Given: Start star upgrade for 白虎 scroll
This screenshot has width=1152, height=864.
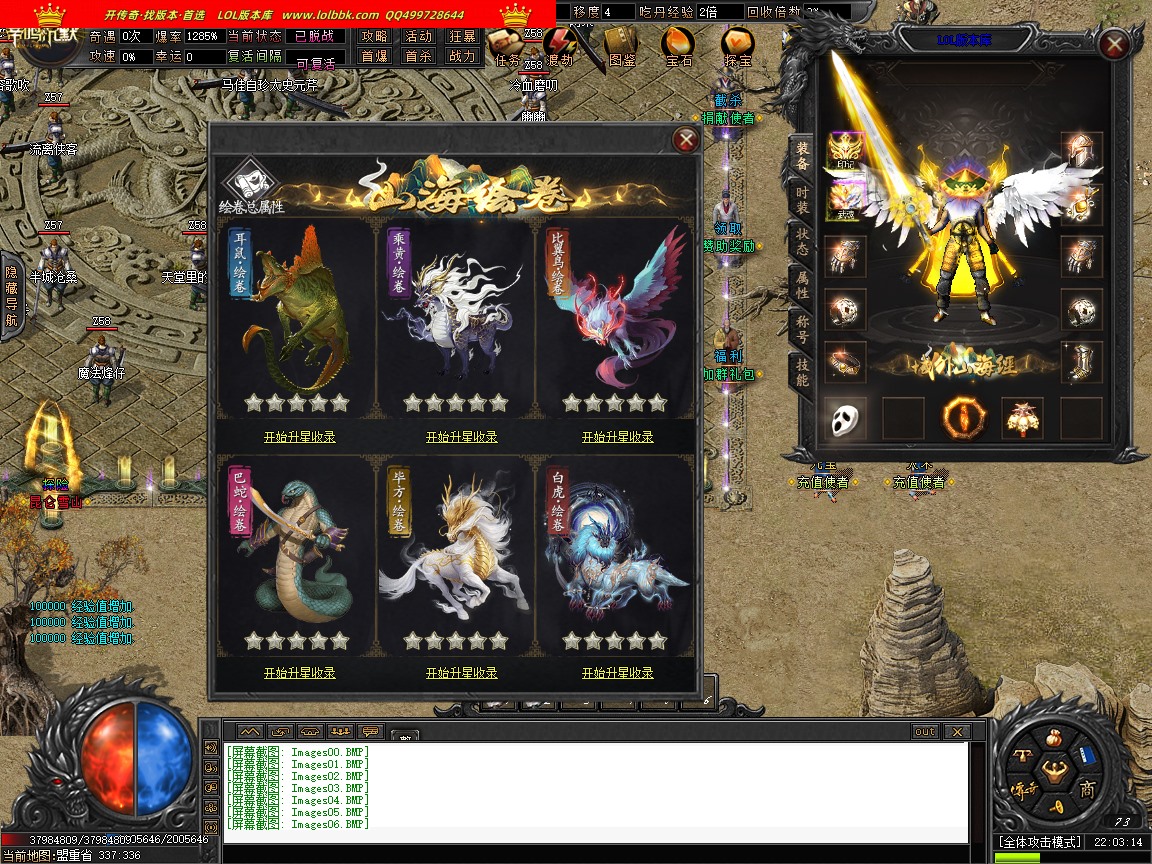Looking at the screenshot, I should [x=617, y=673].
